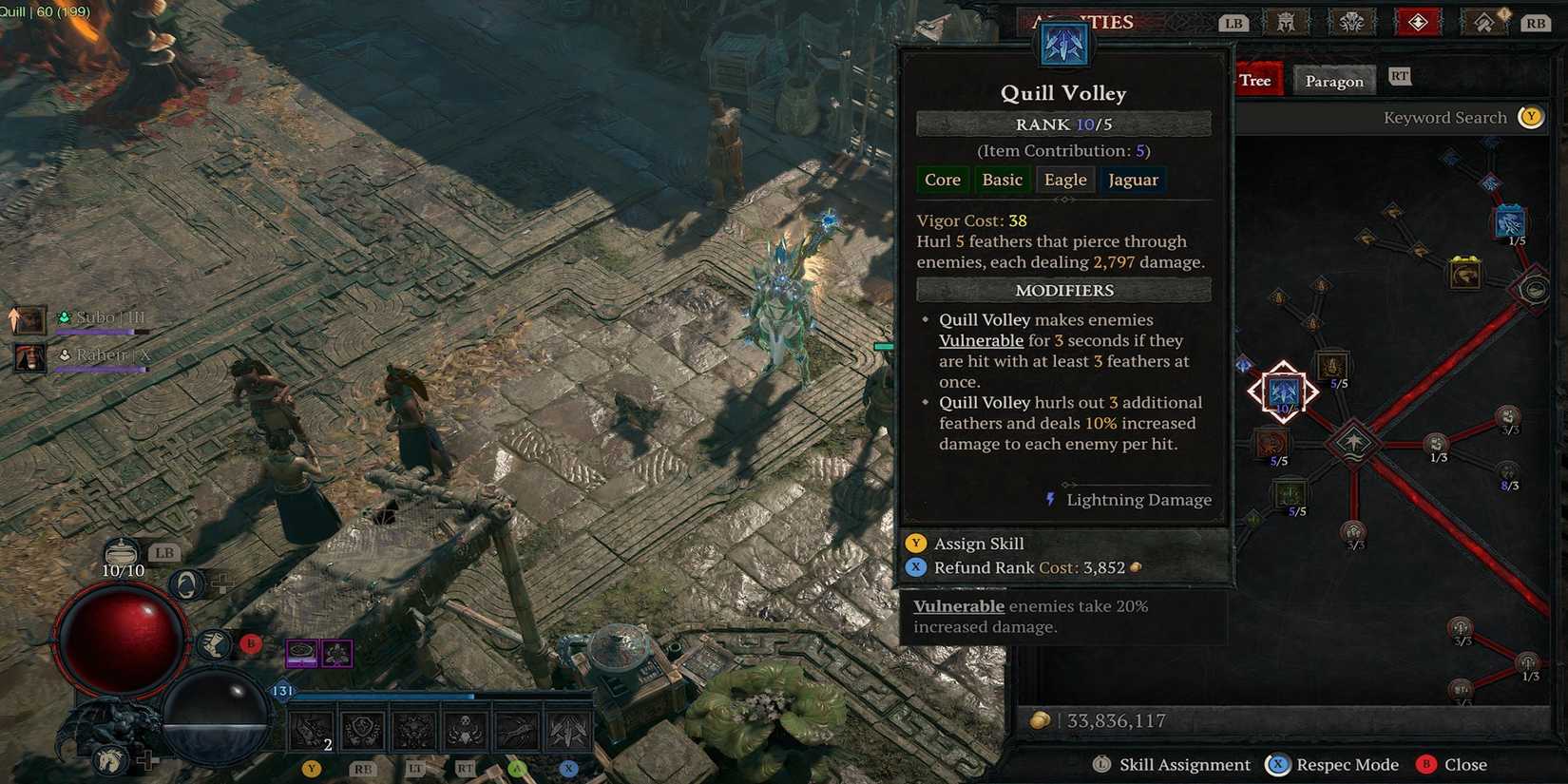Select the passive node showing 8/3

click(x=1508, y=472)
